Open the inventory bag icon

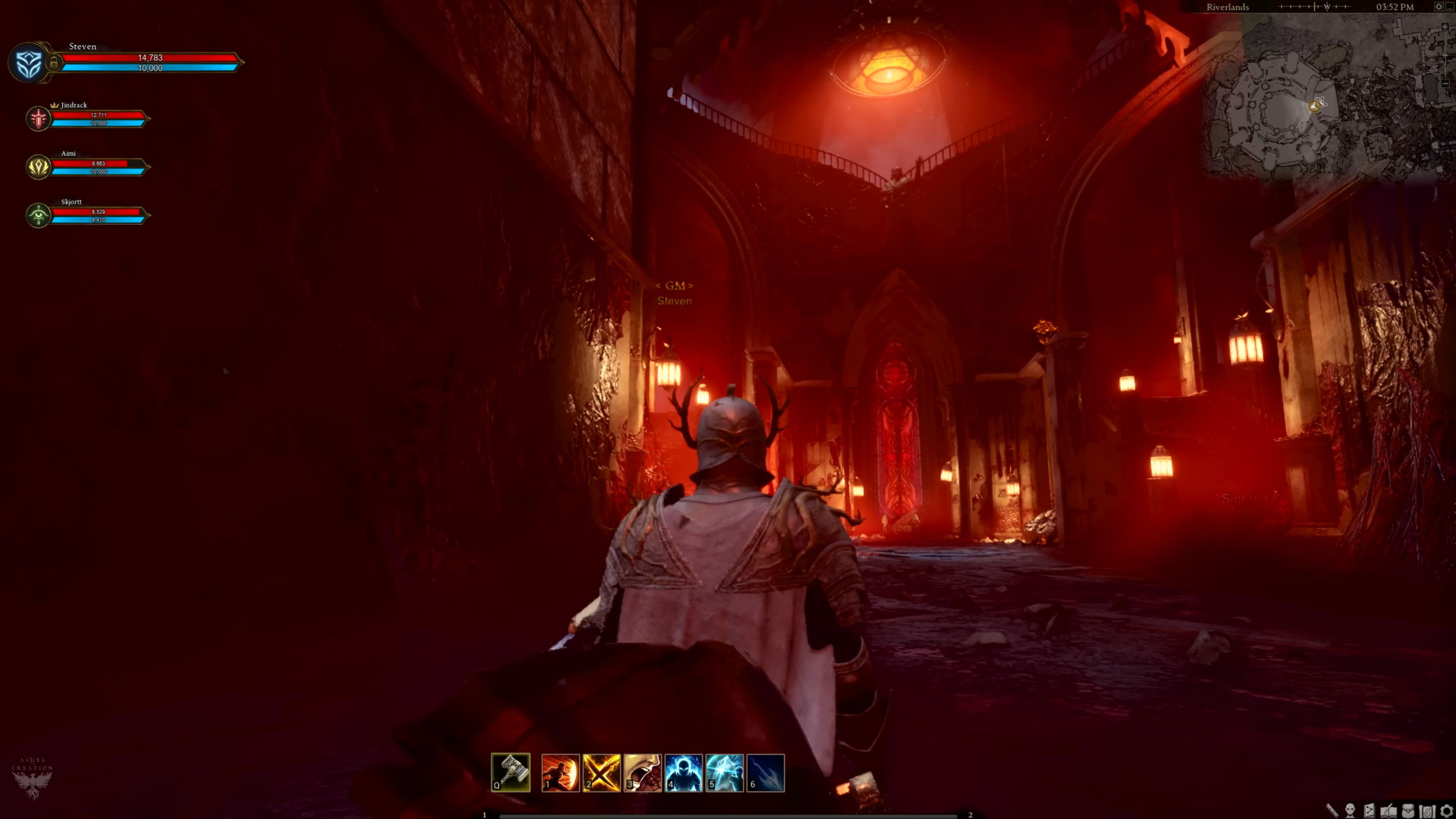tap(1408, 810)
